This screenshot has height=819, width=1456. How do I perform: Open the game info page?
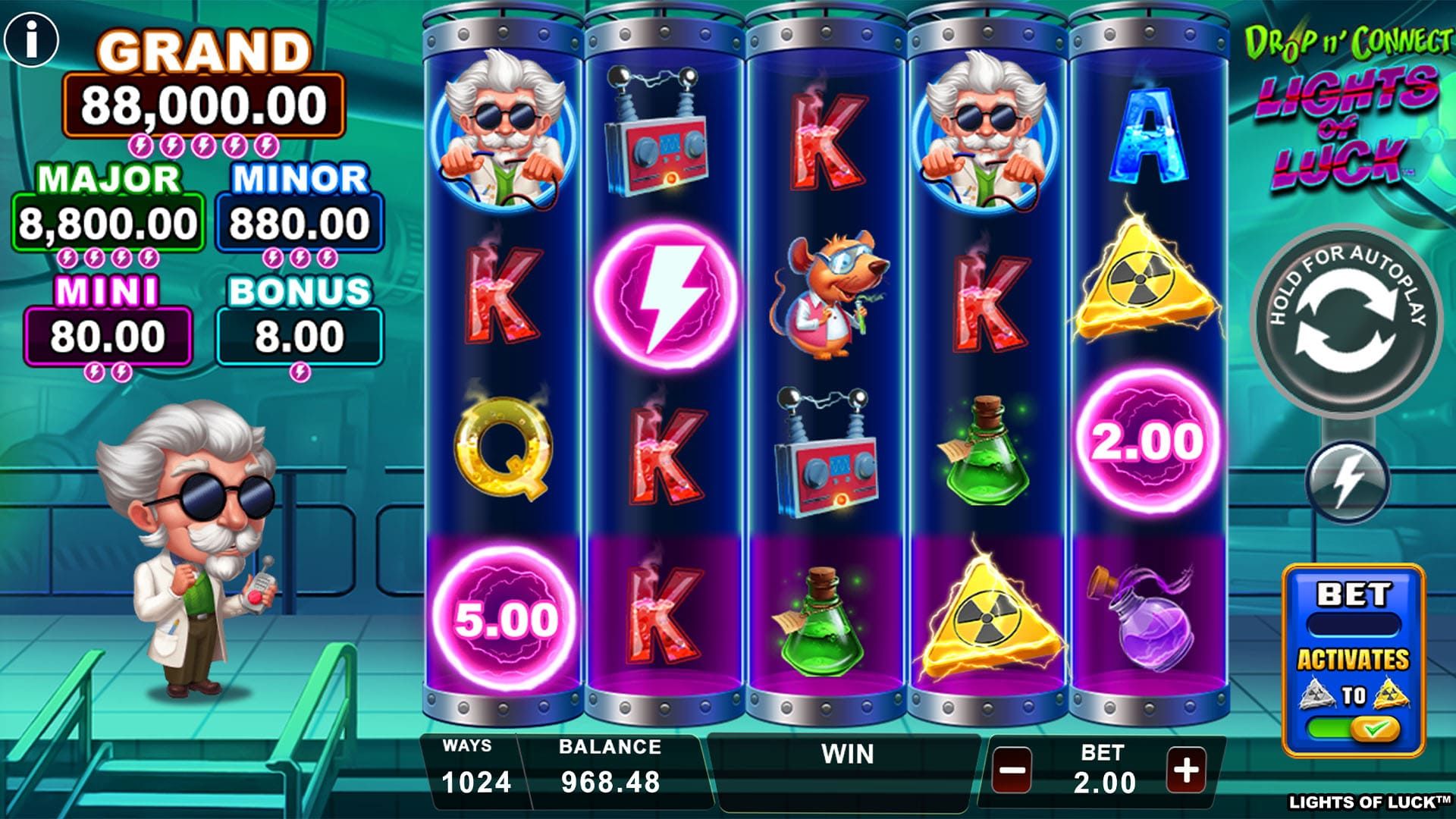pyautogui.click(x=31, y=39)
